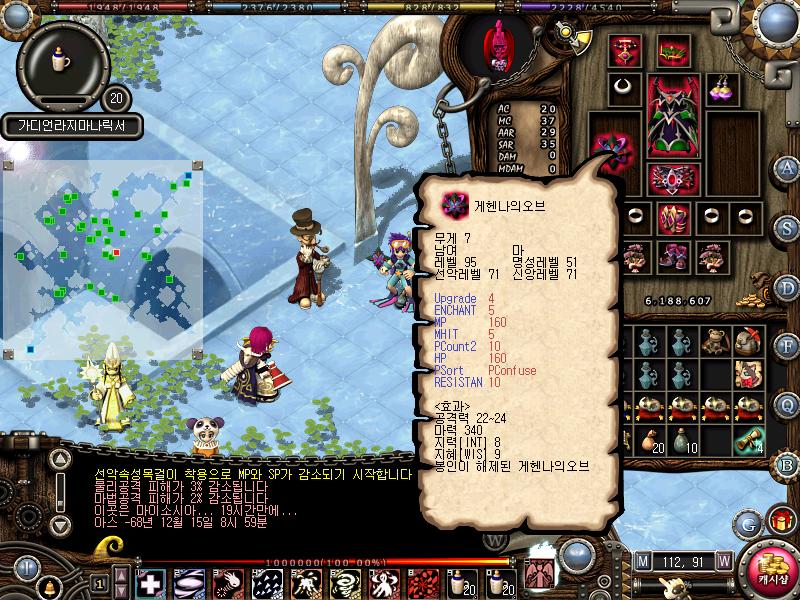Use the white cross heal skill on hotbar

click(x=151, y=583)
